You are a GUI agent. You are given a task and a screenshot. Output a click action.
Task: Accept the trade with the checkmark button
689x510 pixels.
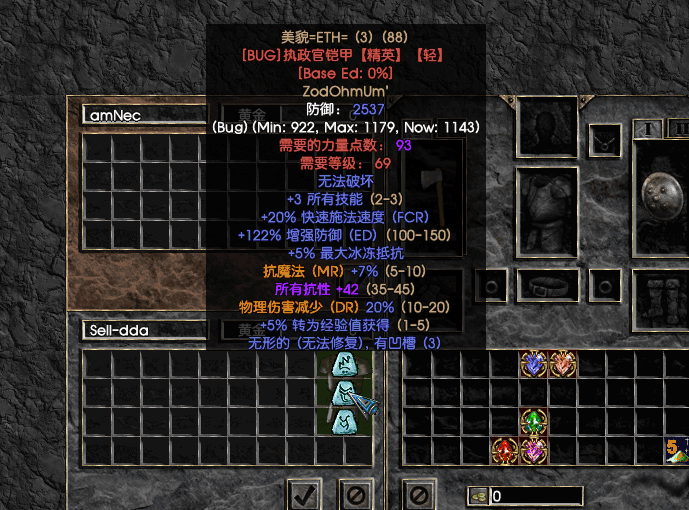[x=306, y=493]
